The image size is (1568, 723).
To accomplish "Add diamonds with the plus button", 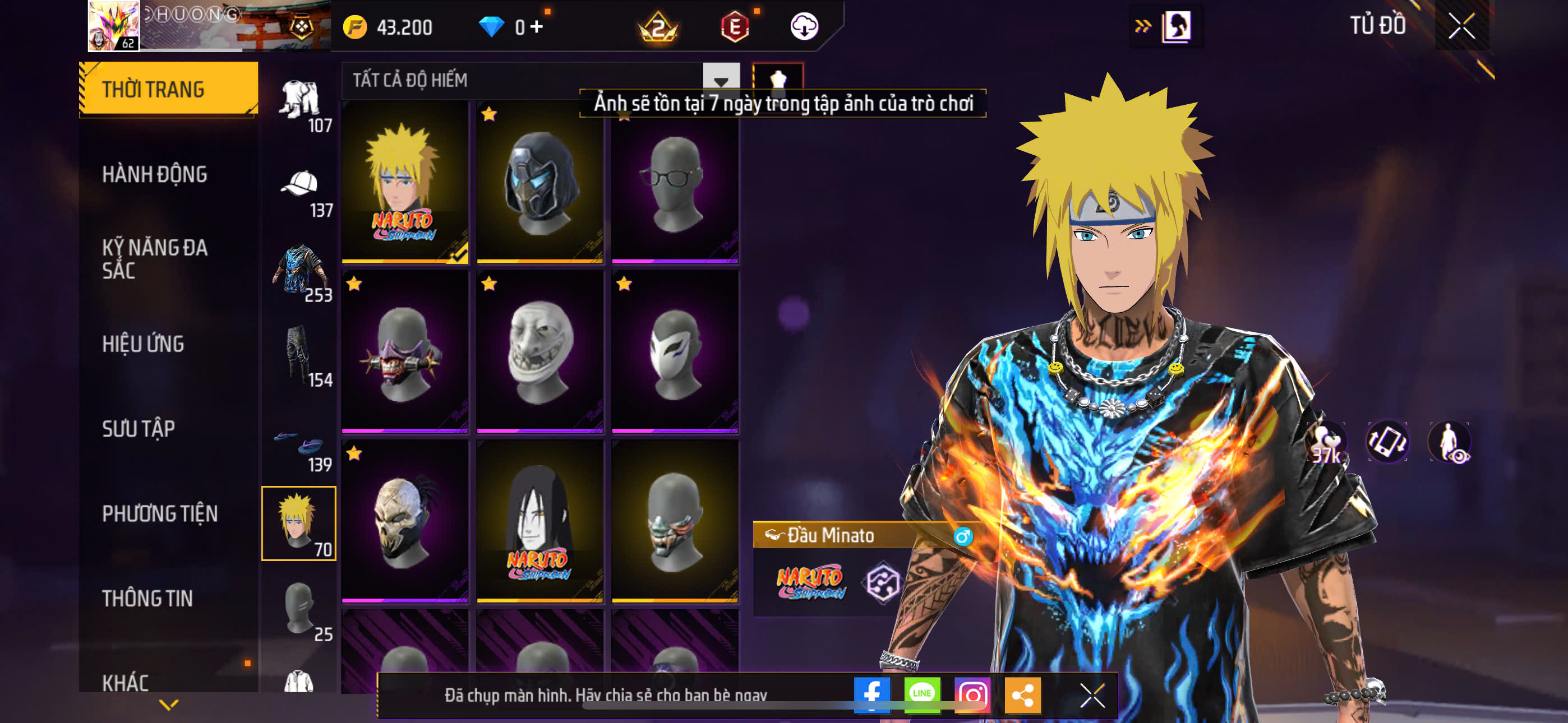I will click(x=536, y=27).
